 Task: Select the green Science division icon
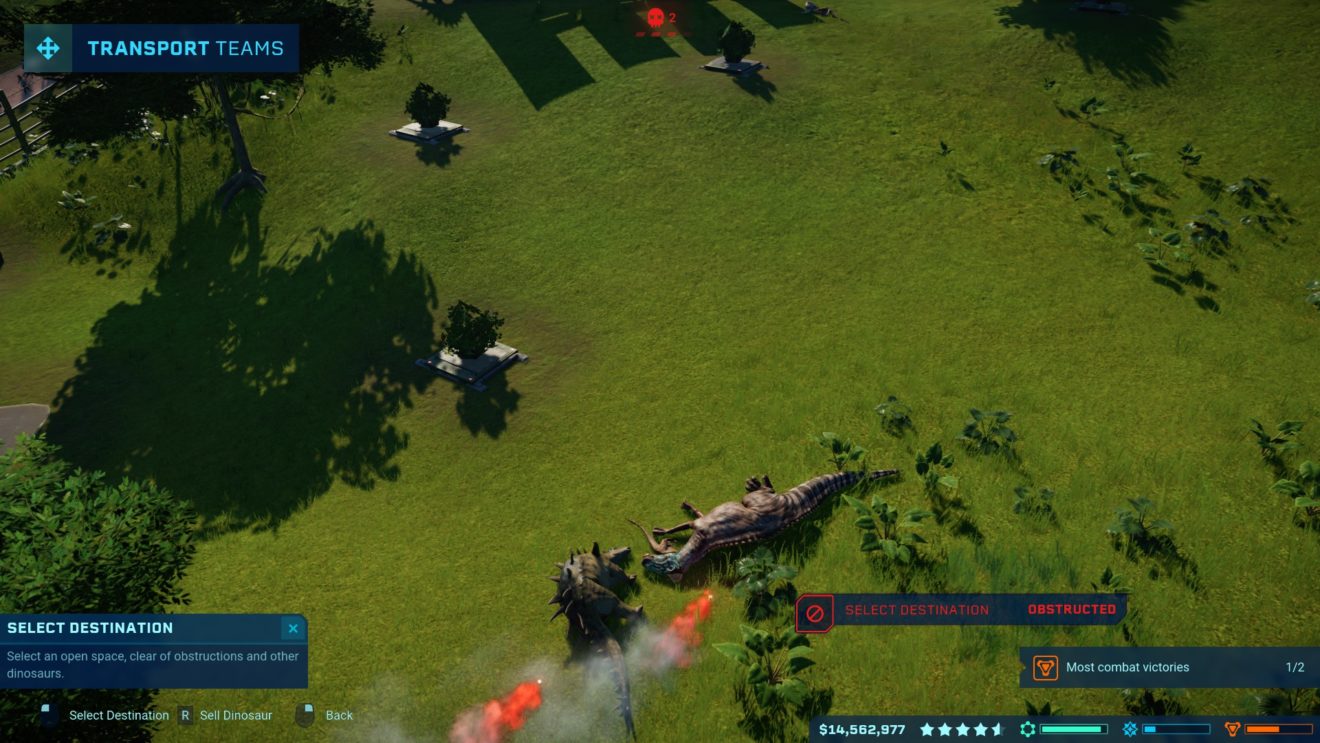(x=1028, y=729)
